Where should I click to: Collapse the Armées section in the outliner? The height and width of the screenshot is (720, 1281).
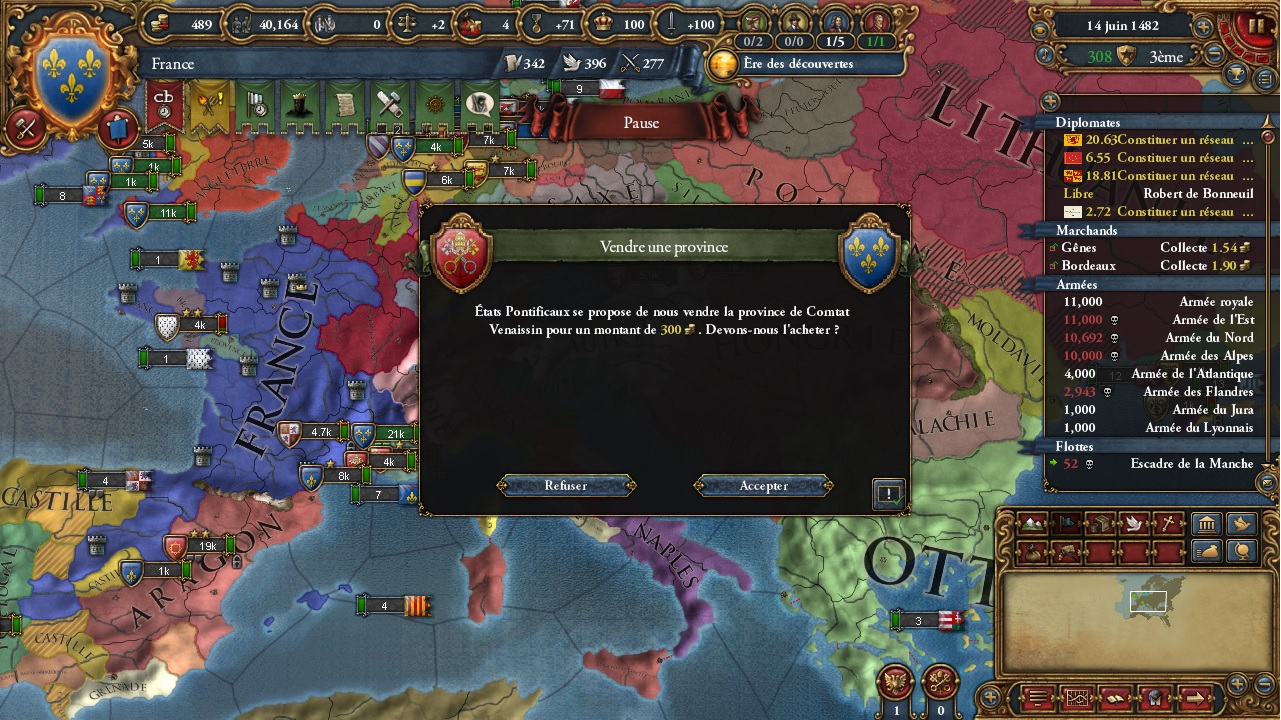[1078, 284]
